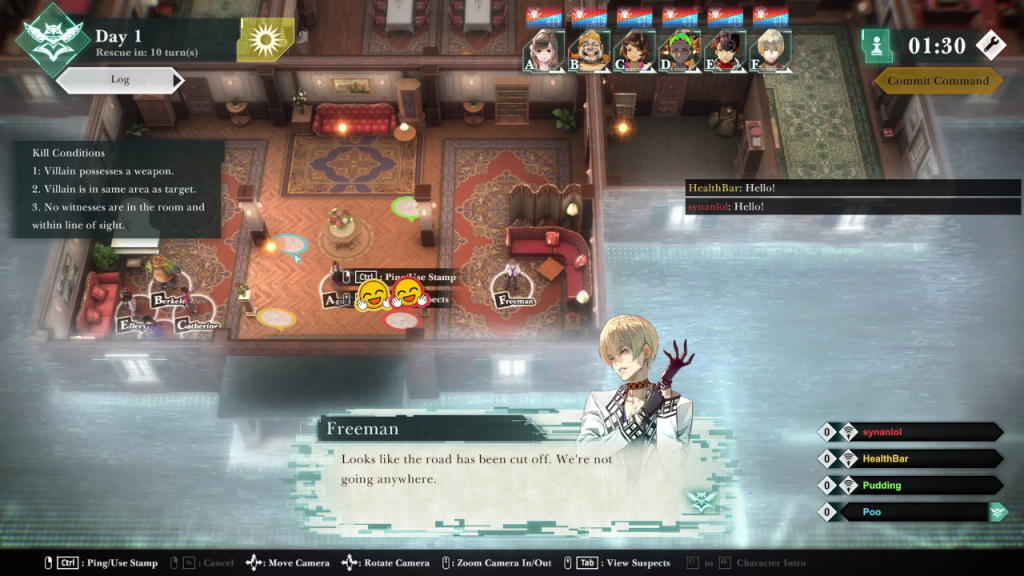Screen dimensions: 1024x576
Task: Click the green pawn icon by the timer
Action: point(878,45)
